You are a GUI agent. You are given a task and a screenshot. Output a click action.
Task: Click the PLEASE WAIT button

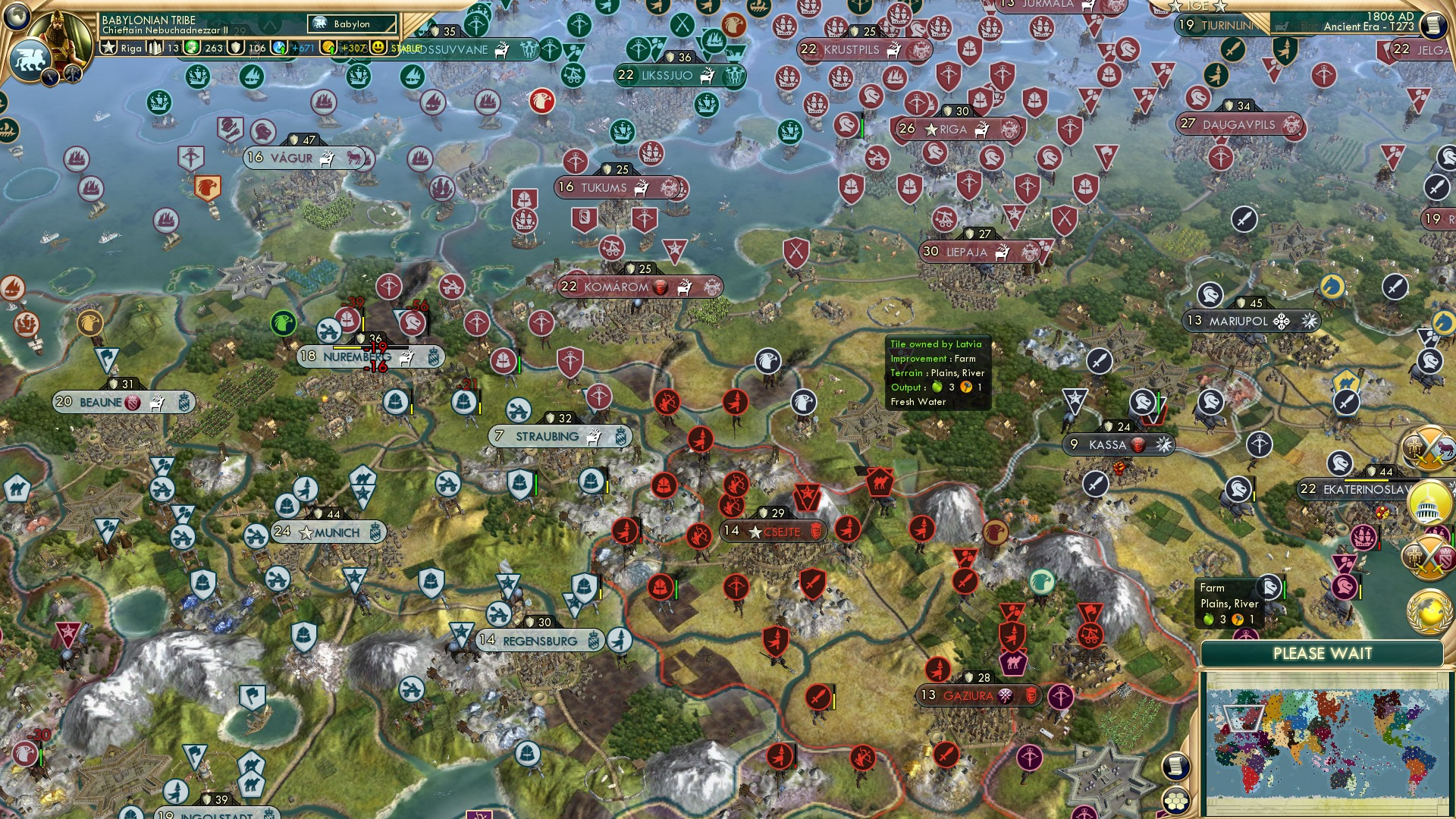(x=1323, y=652)
